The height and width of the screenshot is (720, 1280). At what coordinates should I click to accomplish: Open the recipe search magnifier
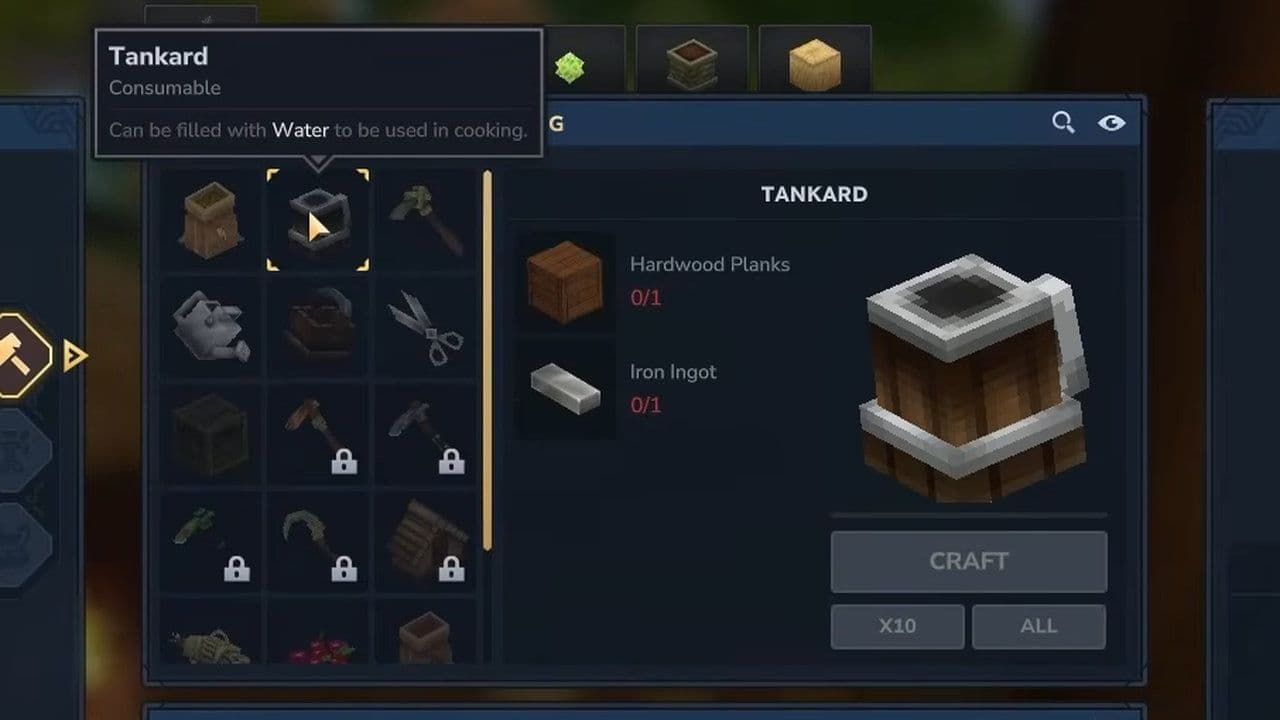click(1063, 123)
